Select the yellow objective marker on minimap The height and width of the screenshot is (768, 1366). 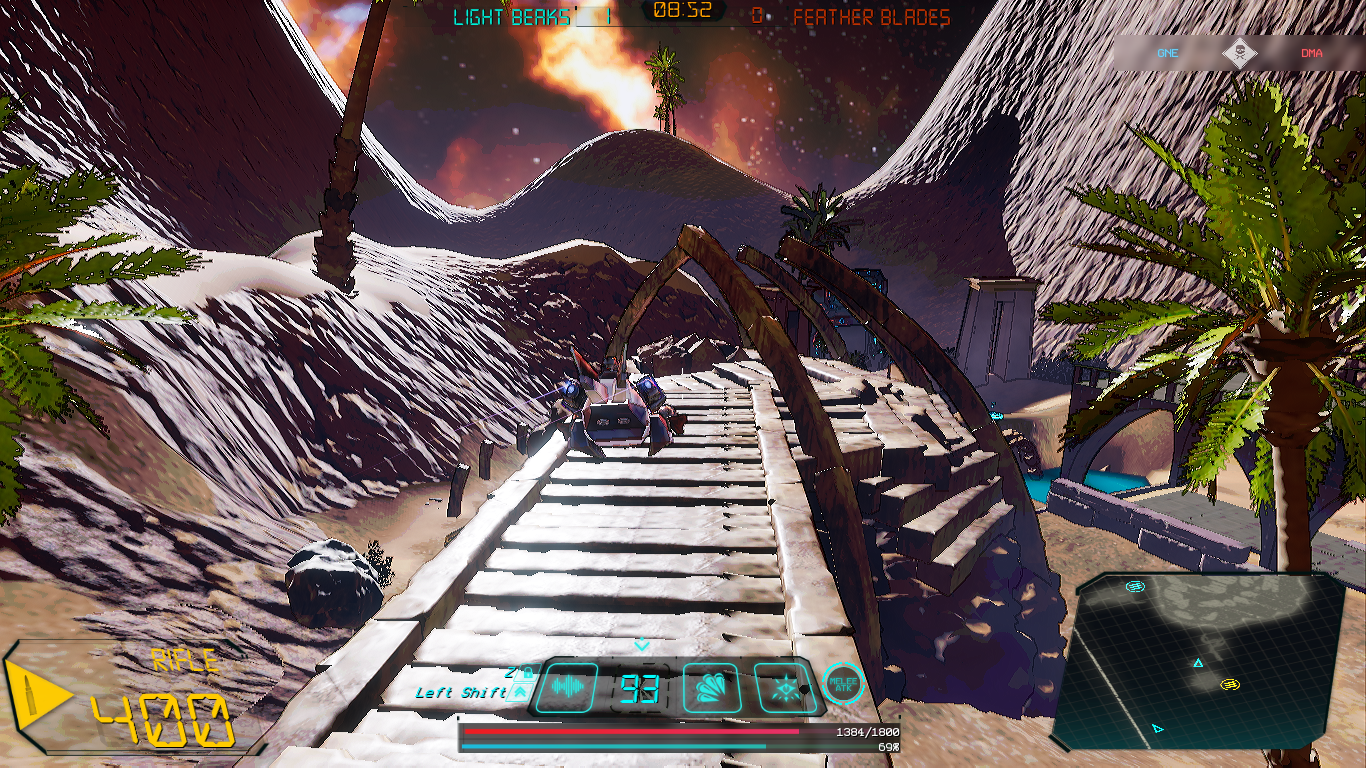pos(1230,684)
